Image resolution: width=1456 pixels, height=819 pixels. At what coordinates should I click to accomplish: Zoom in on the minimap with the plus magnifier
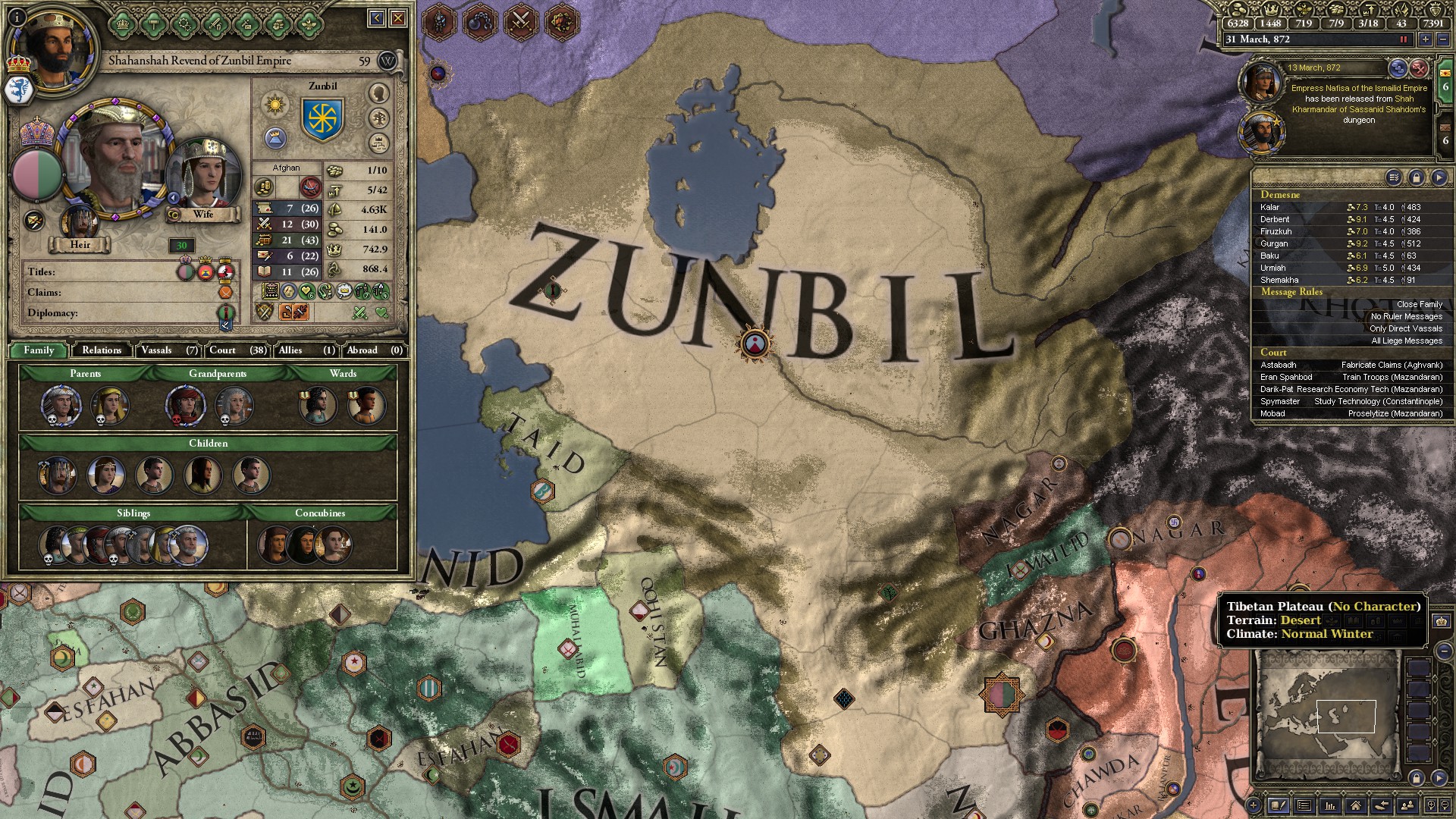pos(1430,806)
